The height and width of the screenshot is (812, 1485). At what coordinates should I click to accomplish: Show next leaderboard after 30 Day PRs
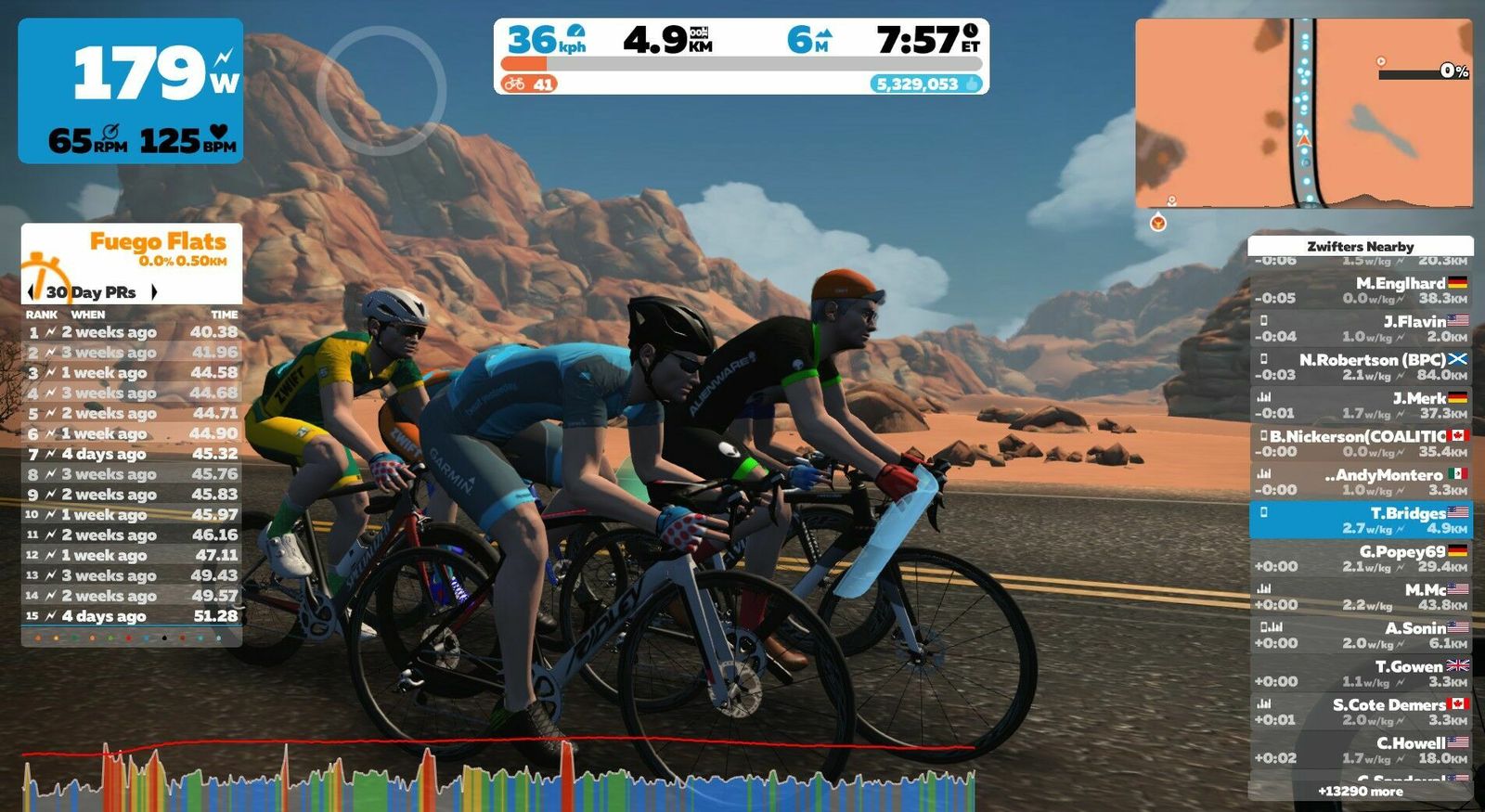pos(154,292)
